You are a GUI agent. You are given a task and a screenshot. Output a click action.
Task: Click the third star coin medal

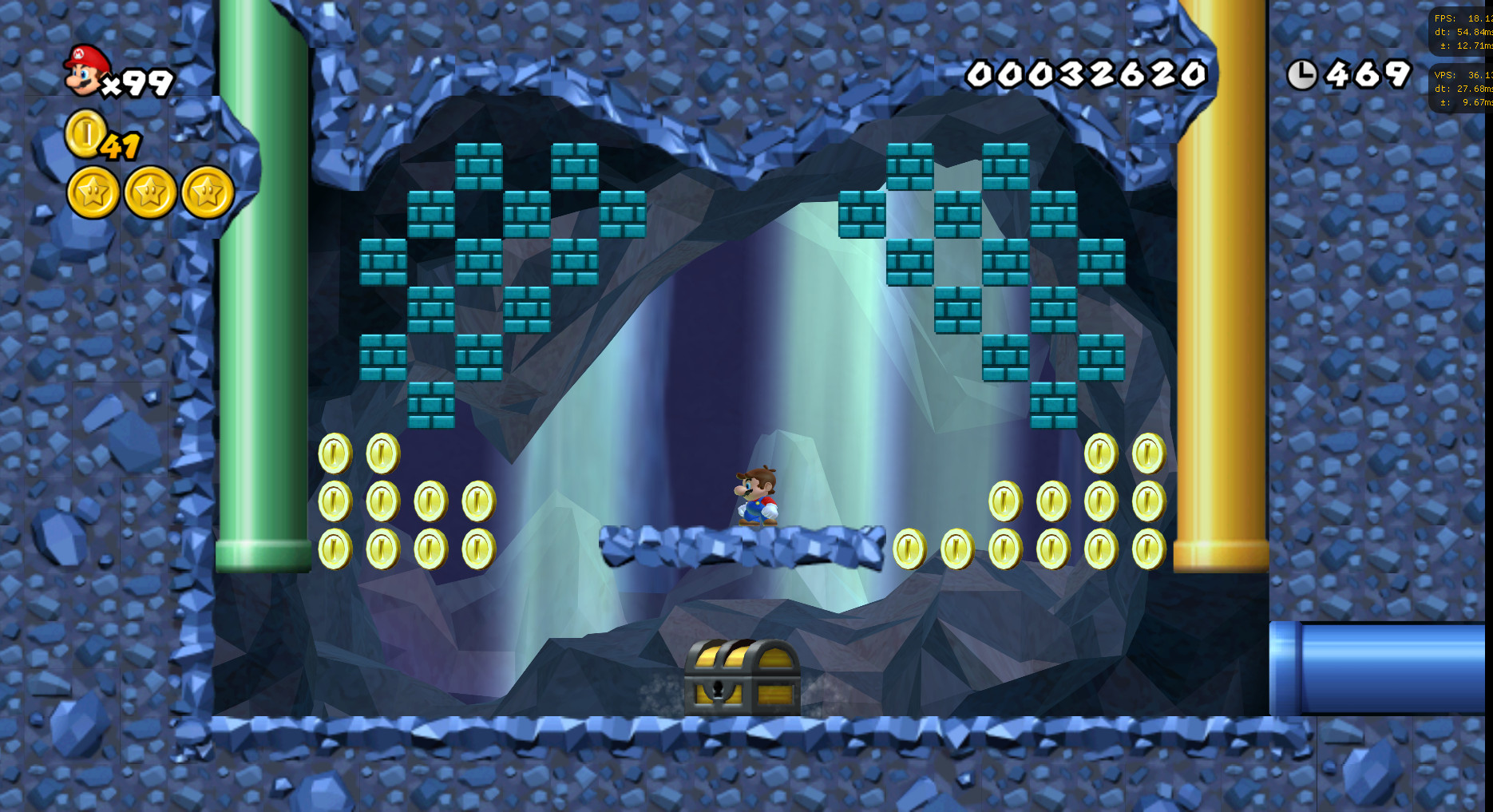207,192
